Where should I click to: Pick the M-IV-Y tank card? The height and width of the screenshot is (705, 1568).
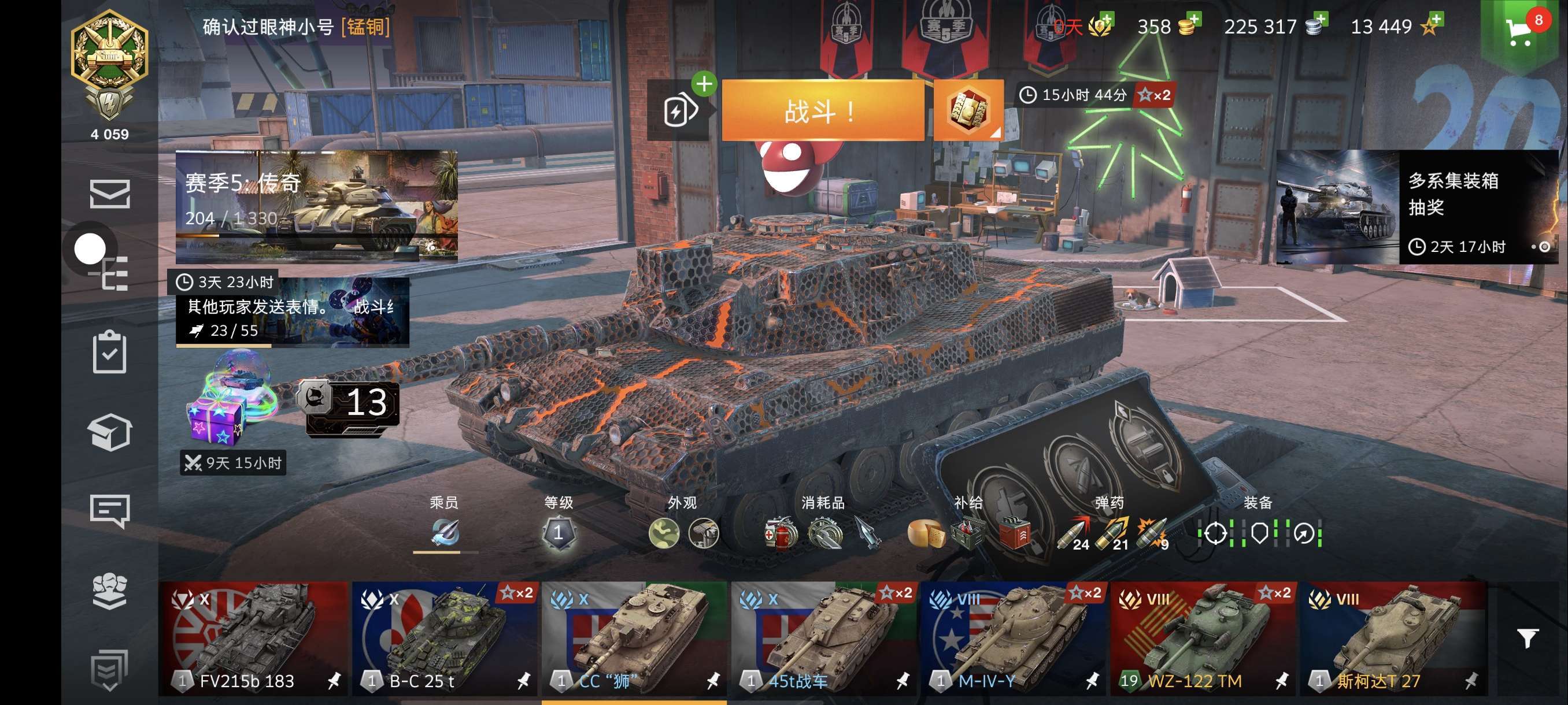pyautogui.click(x=1013, y=637)
